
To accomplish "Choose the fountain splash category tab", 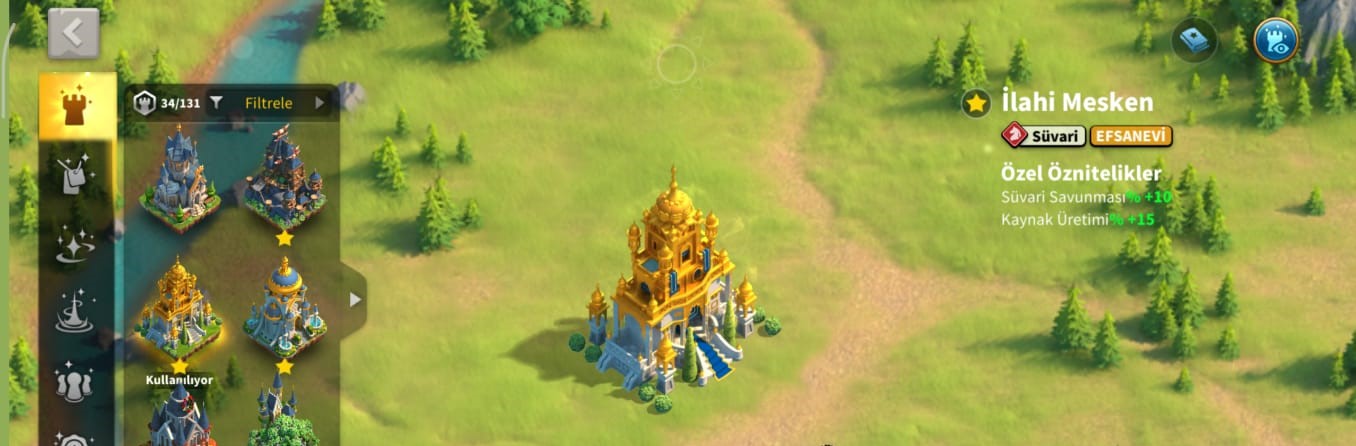I will (x=76, y=312).
